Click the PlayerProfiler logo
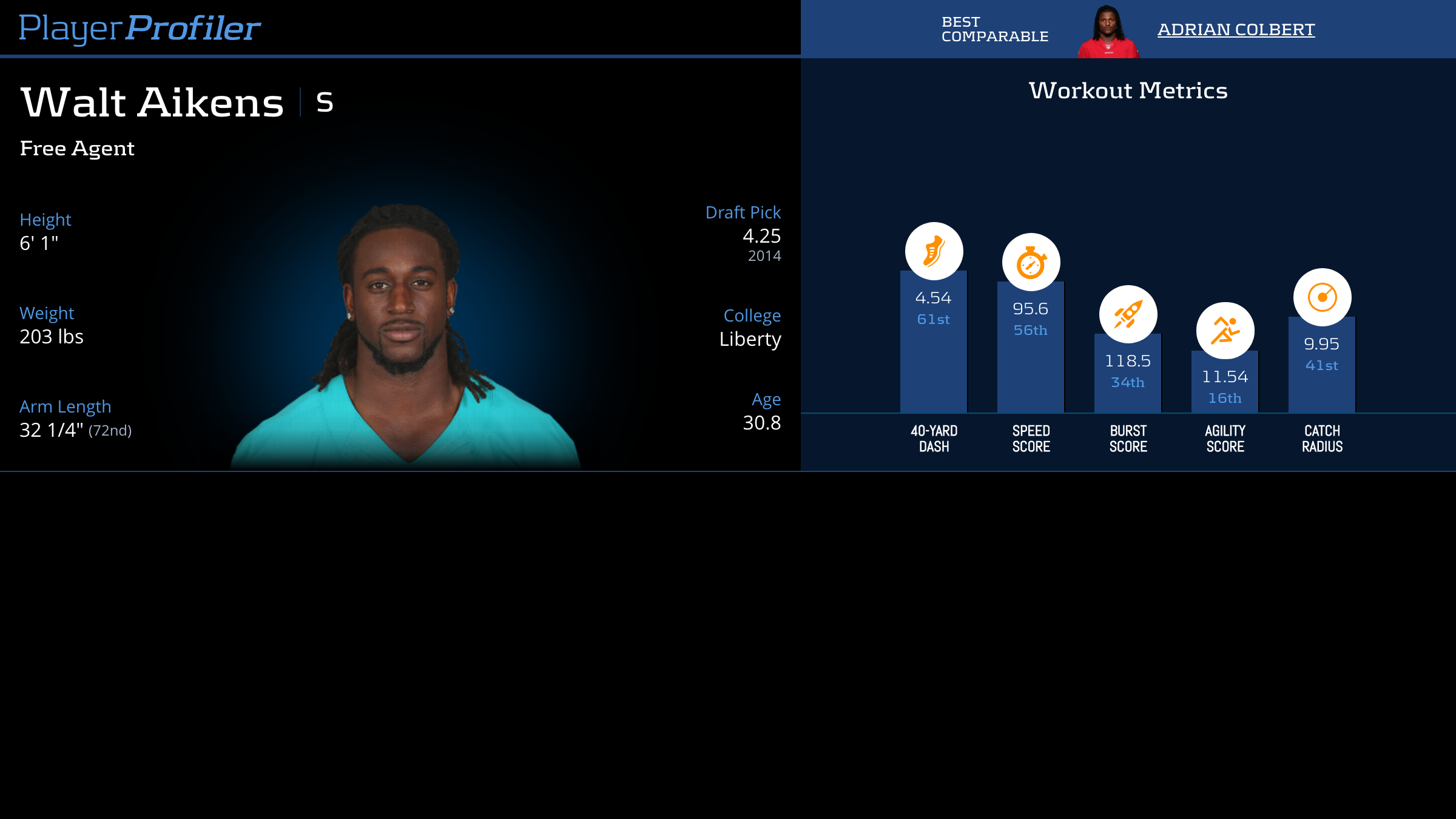Image resolution: width=1456 pixels, height=819 pixels. coord(140,28)
